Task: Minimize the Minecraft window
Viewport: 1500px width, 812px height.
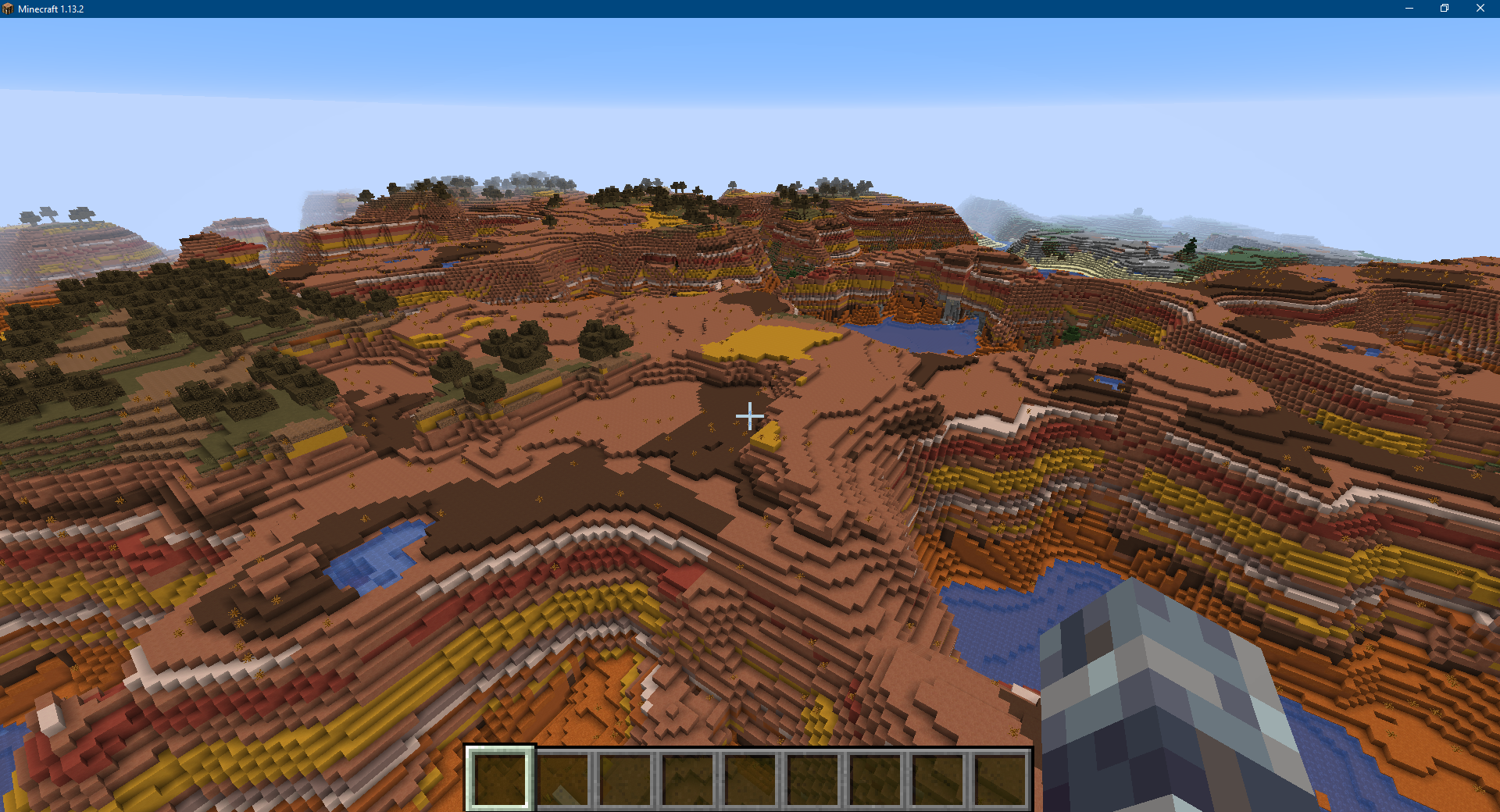Action: point(1409,9)
